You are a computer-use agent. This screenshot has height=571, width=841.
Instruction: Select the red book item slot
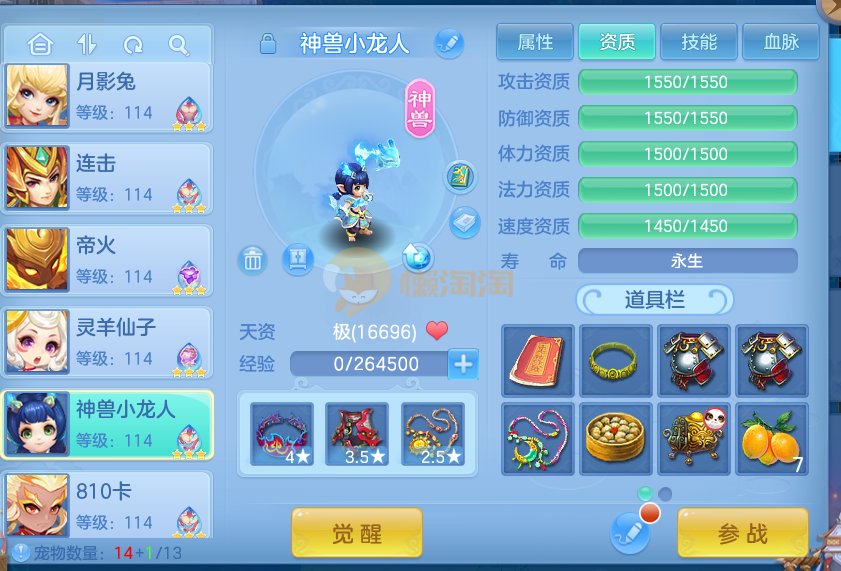(x=538, y=359)
